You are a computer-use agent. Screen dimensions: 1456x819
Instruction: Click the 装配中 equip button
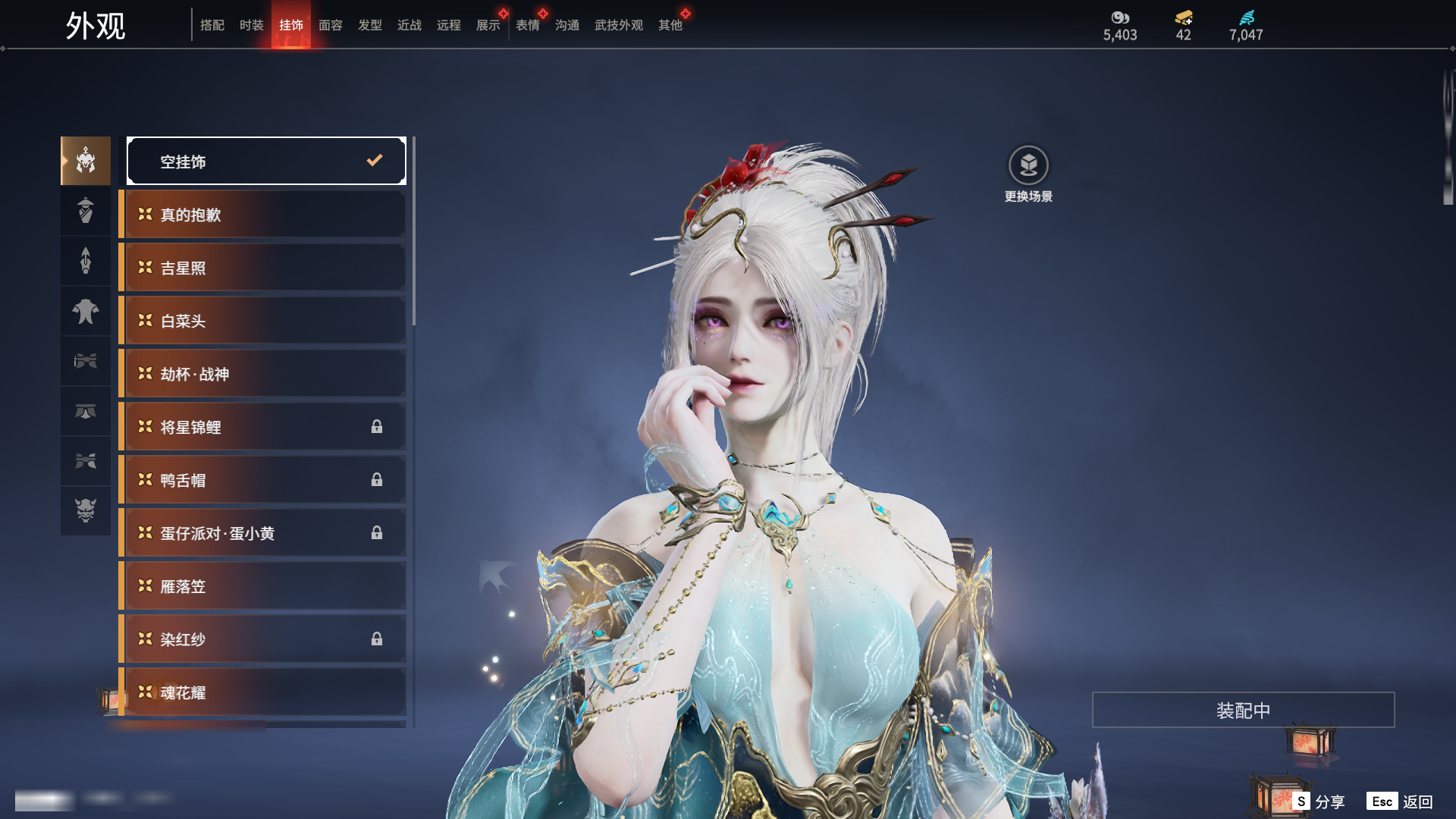[x=1243, y=710]
